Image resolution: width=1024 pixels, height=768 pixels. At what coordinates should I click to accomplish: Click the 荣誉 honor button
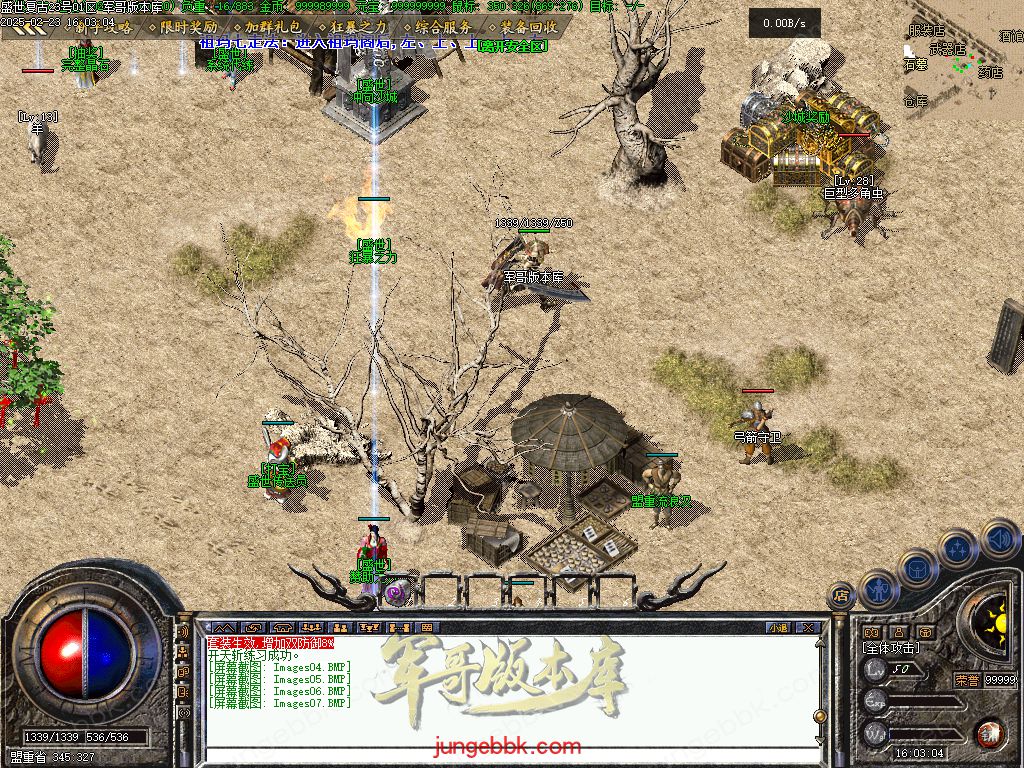click(966, 680)
